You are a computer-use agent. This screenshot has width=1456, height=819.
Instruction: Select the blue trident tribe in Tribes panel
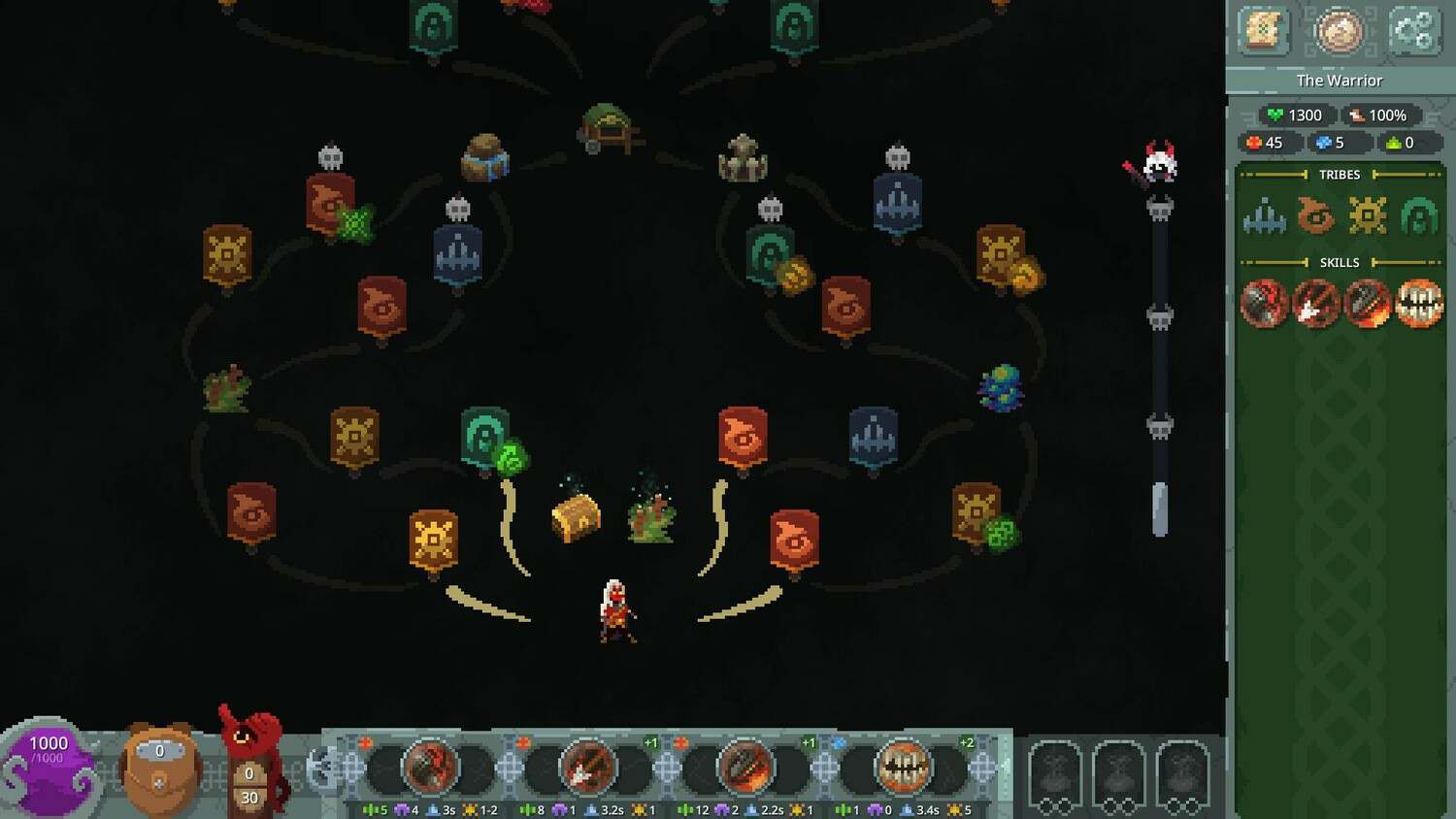point(1264,215)
